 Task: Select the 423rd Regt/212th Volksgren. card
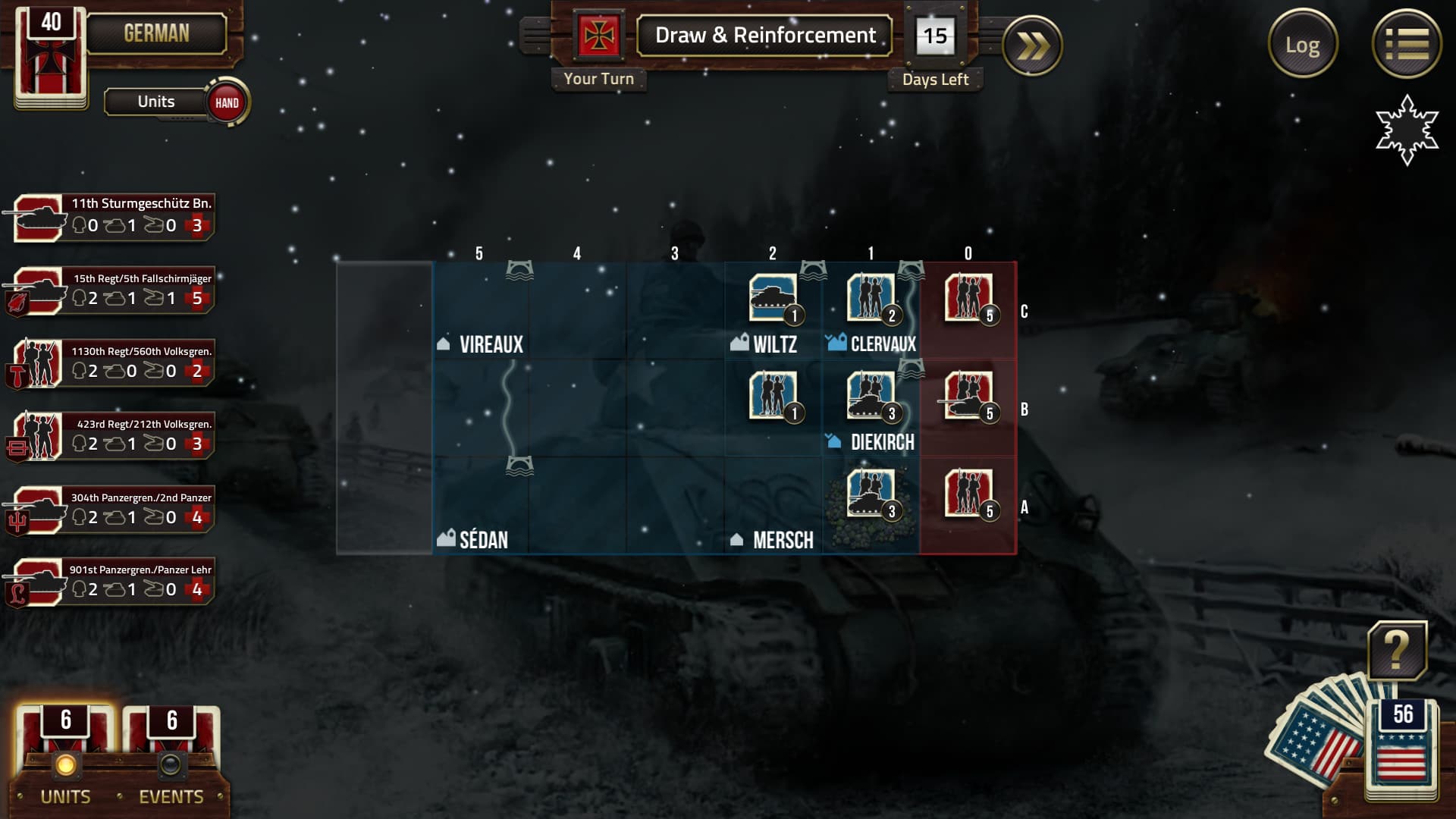coord(114,436)
